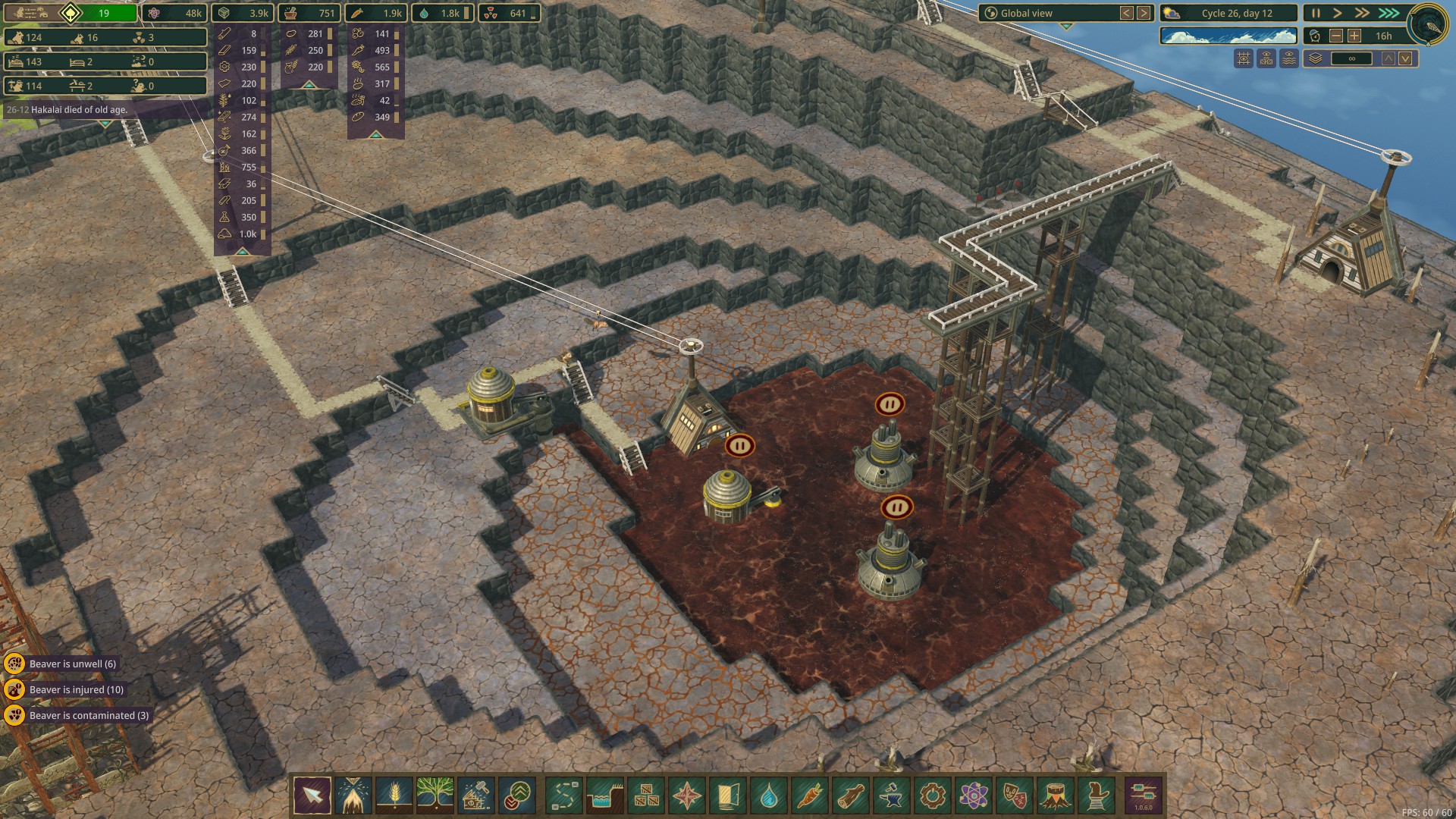
Task: Open the food buildings carrot category
Action: click(810, 795)
